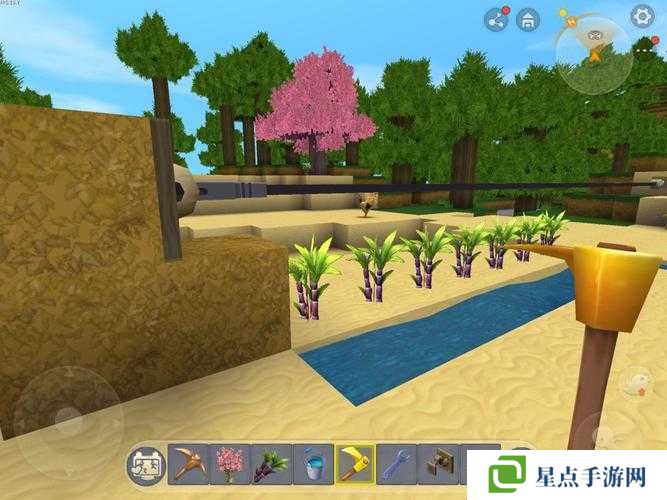This screenshot has width=667, height=500.
Task: Choose the pink cherry blossom sapling slot
Action: pos(230,464)
